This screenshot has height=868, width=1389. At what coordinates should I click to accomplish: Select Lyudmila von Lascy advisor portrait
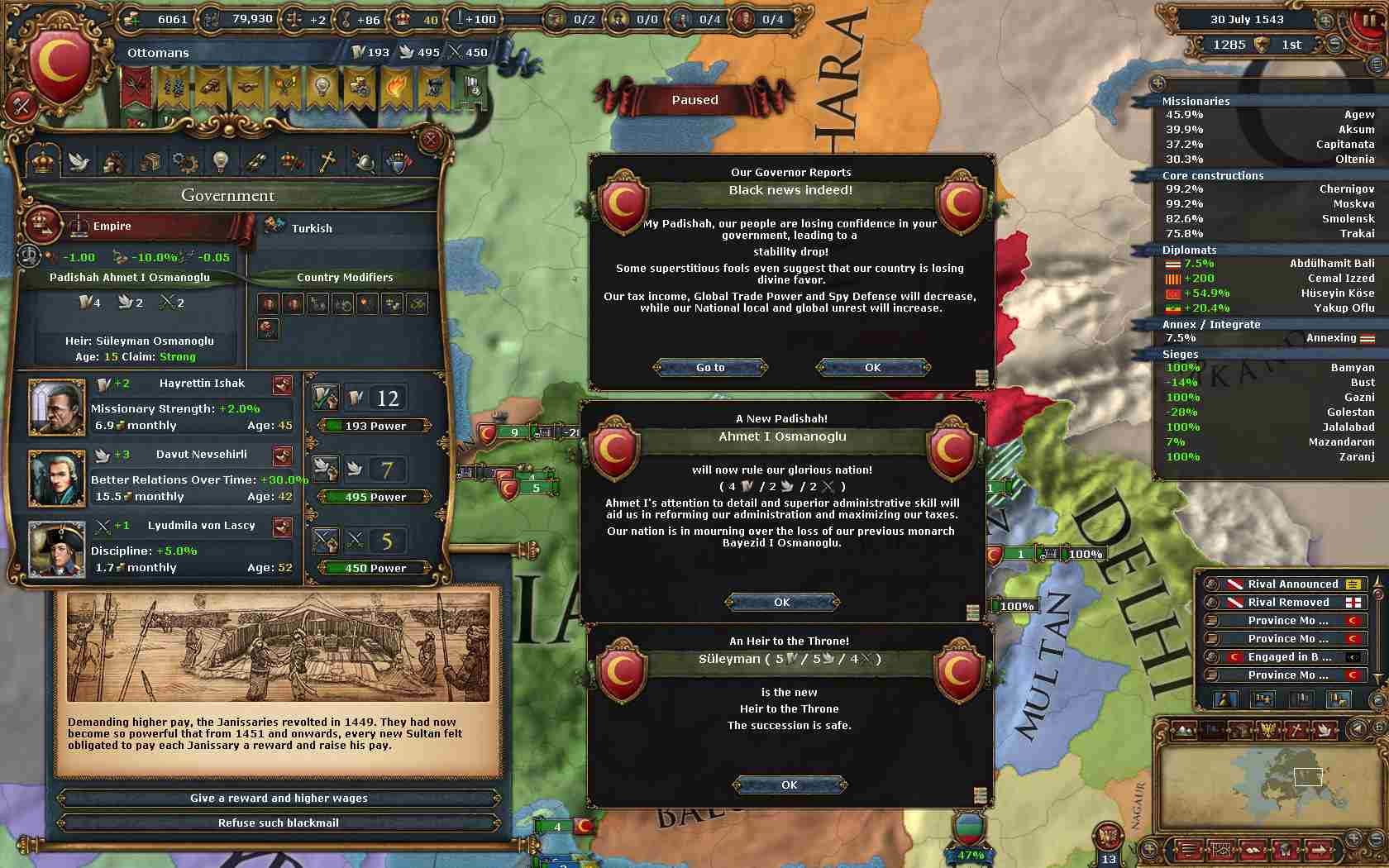[x=56, y=549]
